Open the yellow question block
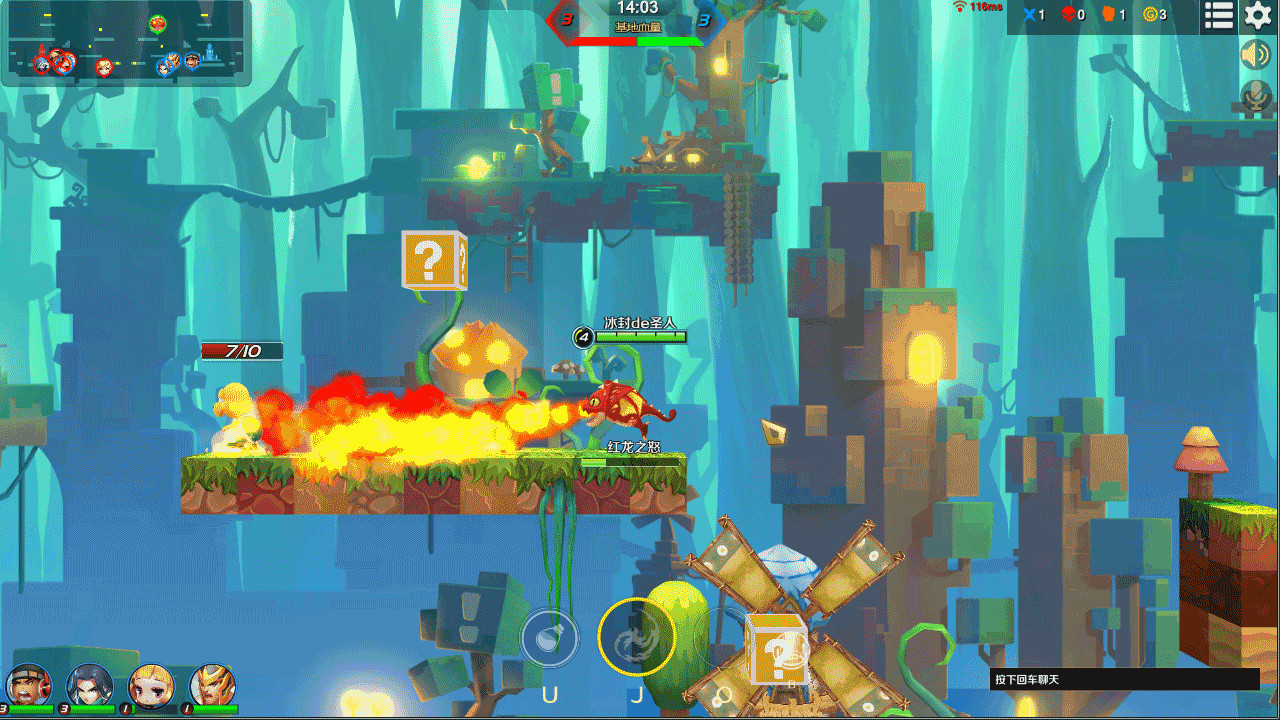 pyautogui.click(x=432, y=262)
